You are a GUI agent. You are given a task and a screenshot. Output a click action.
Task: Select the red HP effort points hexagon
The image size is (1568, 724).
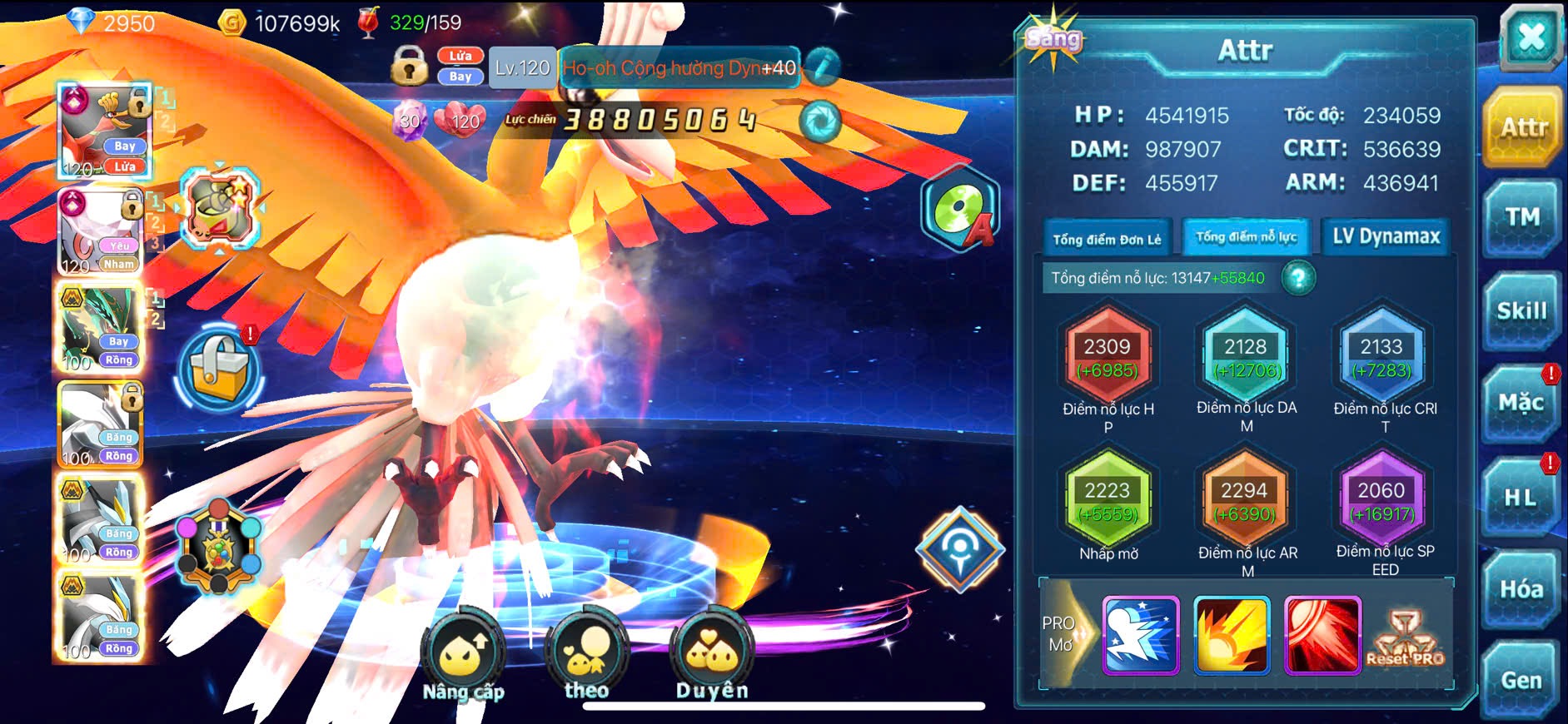click(x=1108, y=356)
